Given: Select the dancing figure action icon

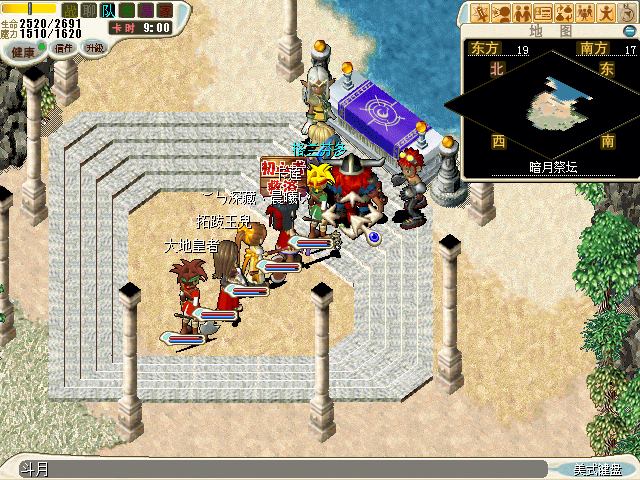Looking at the screenshot, I should (604, 13).
